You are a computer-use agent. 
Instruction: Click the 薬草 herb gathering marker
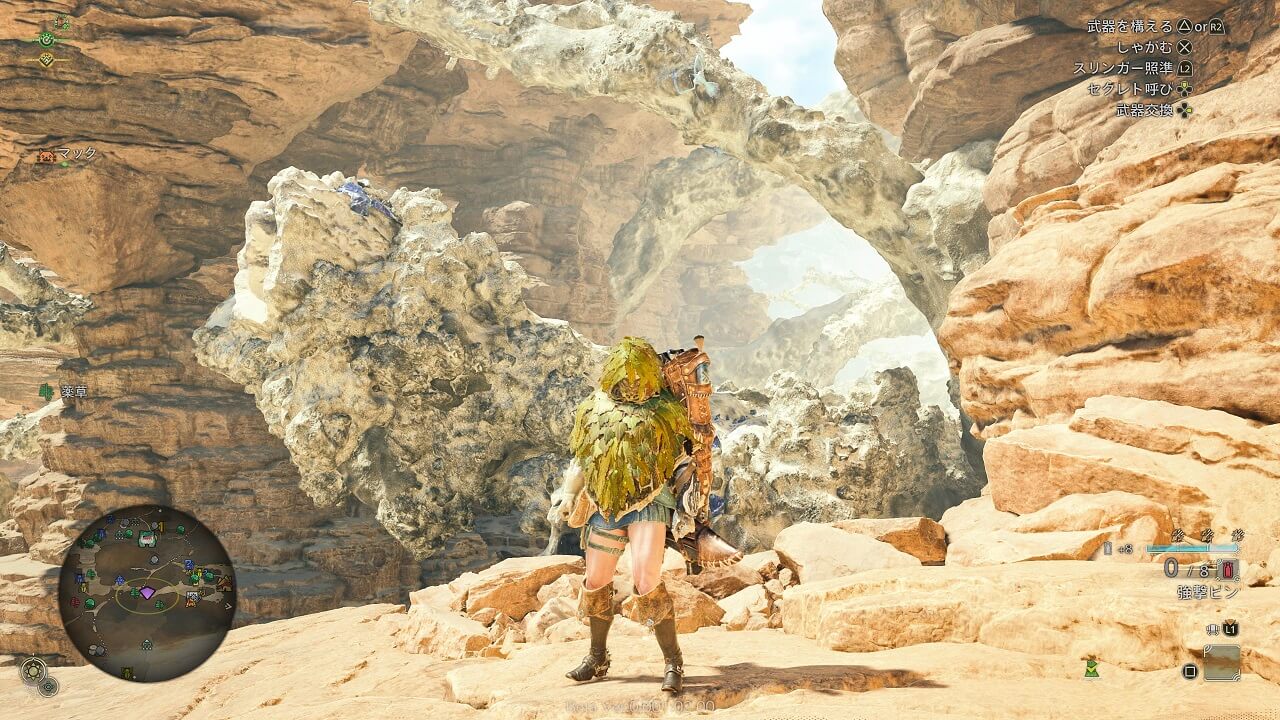point(46,391)
